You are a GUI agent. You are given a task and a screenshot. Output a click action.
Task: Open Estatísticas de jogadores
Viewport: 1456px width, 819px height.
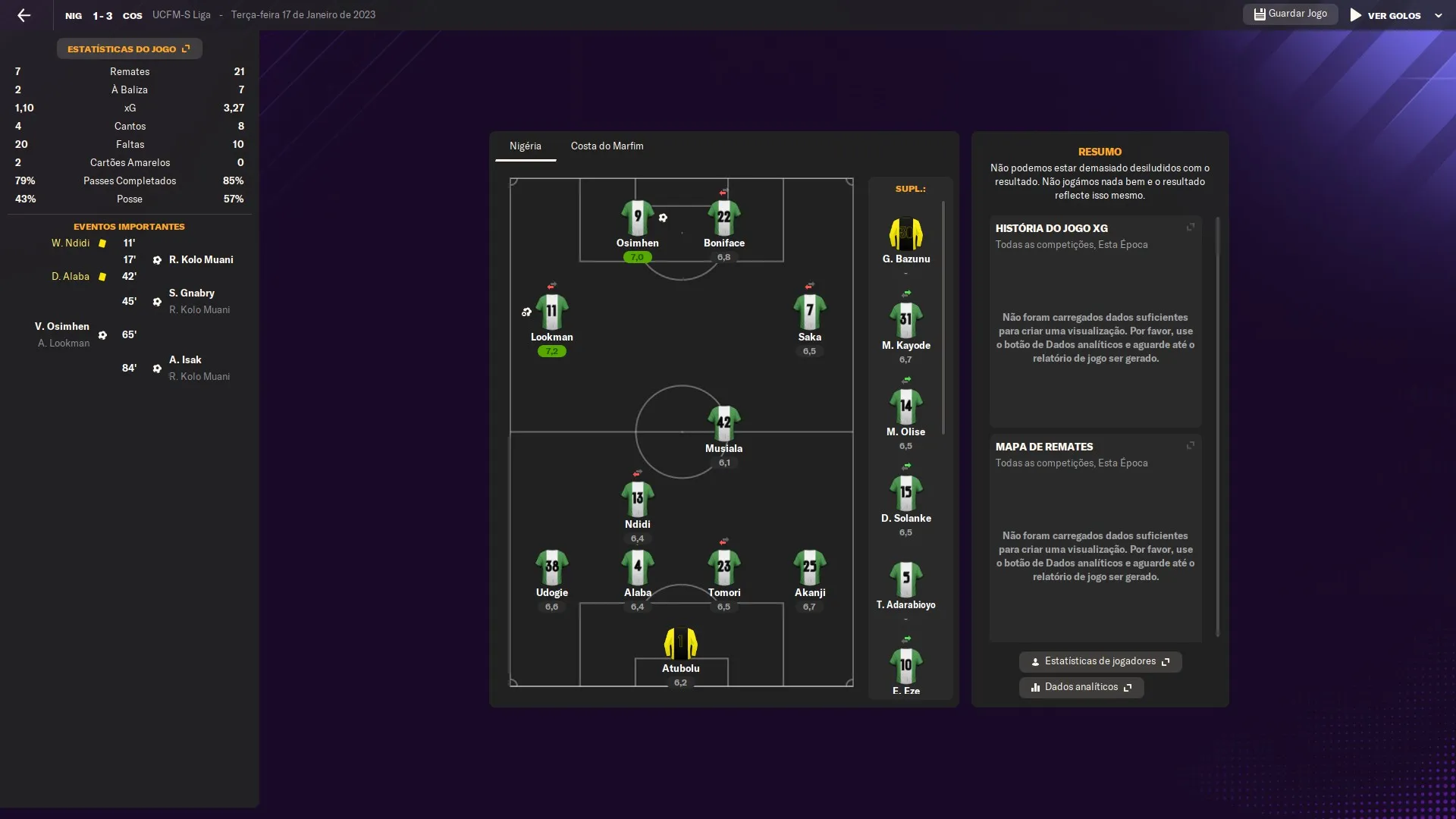(x=1100, y=661)
